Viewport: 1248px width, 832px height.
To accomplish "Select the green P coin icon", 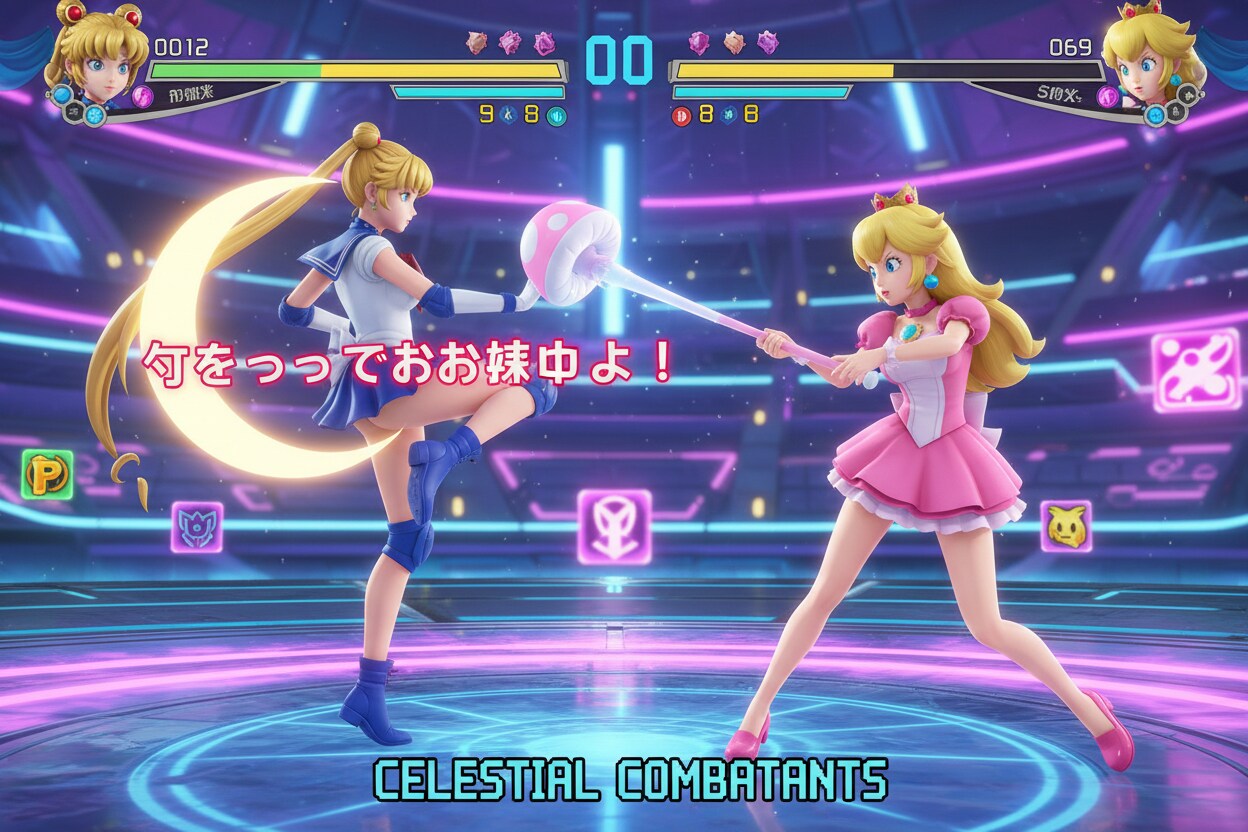I will (x=47, y=474).
